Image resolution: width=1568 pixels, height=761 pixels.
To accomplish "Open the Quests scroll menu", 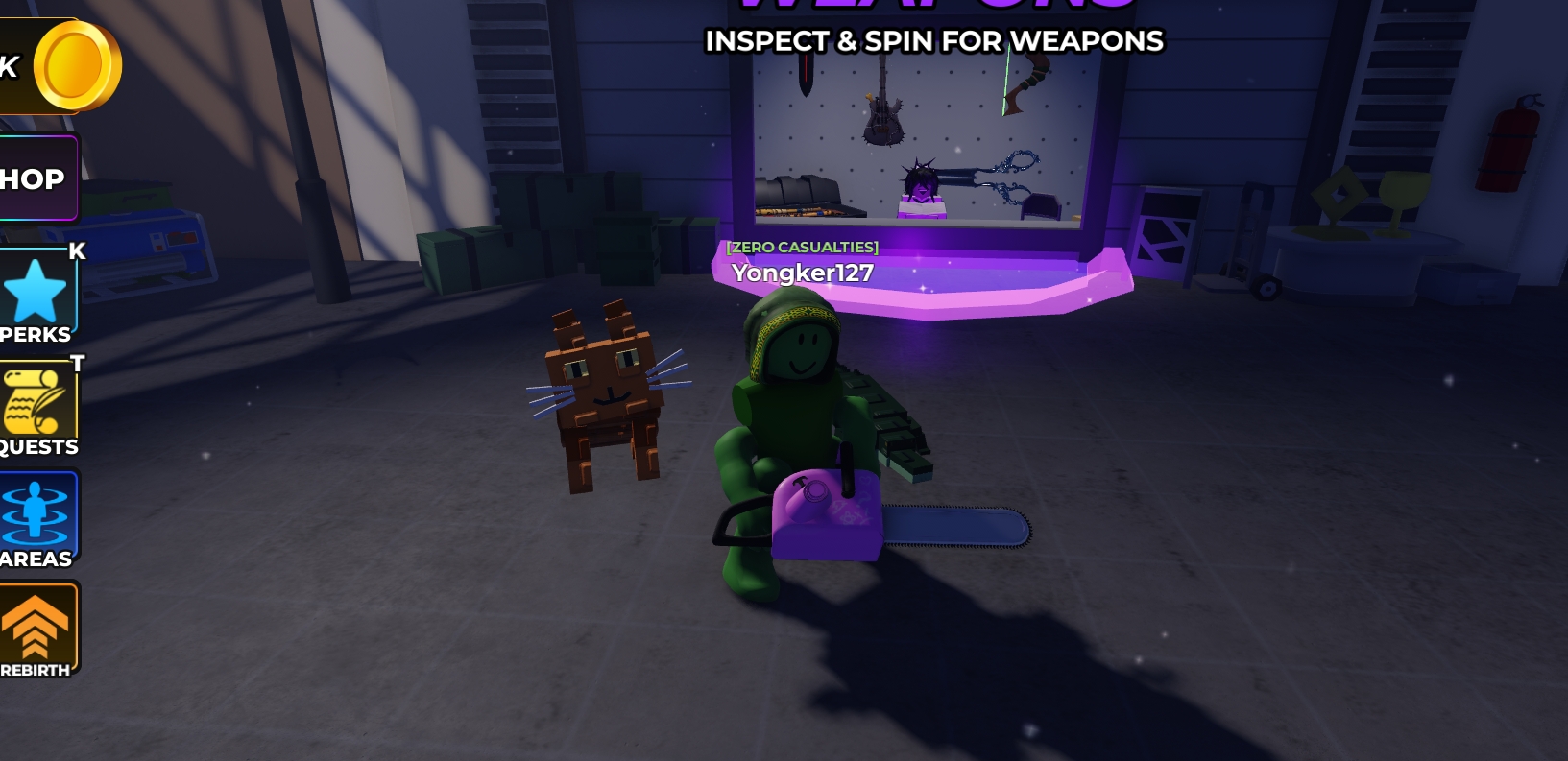I will coord(36,407).
